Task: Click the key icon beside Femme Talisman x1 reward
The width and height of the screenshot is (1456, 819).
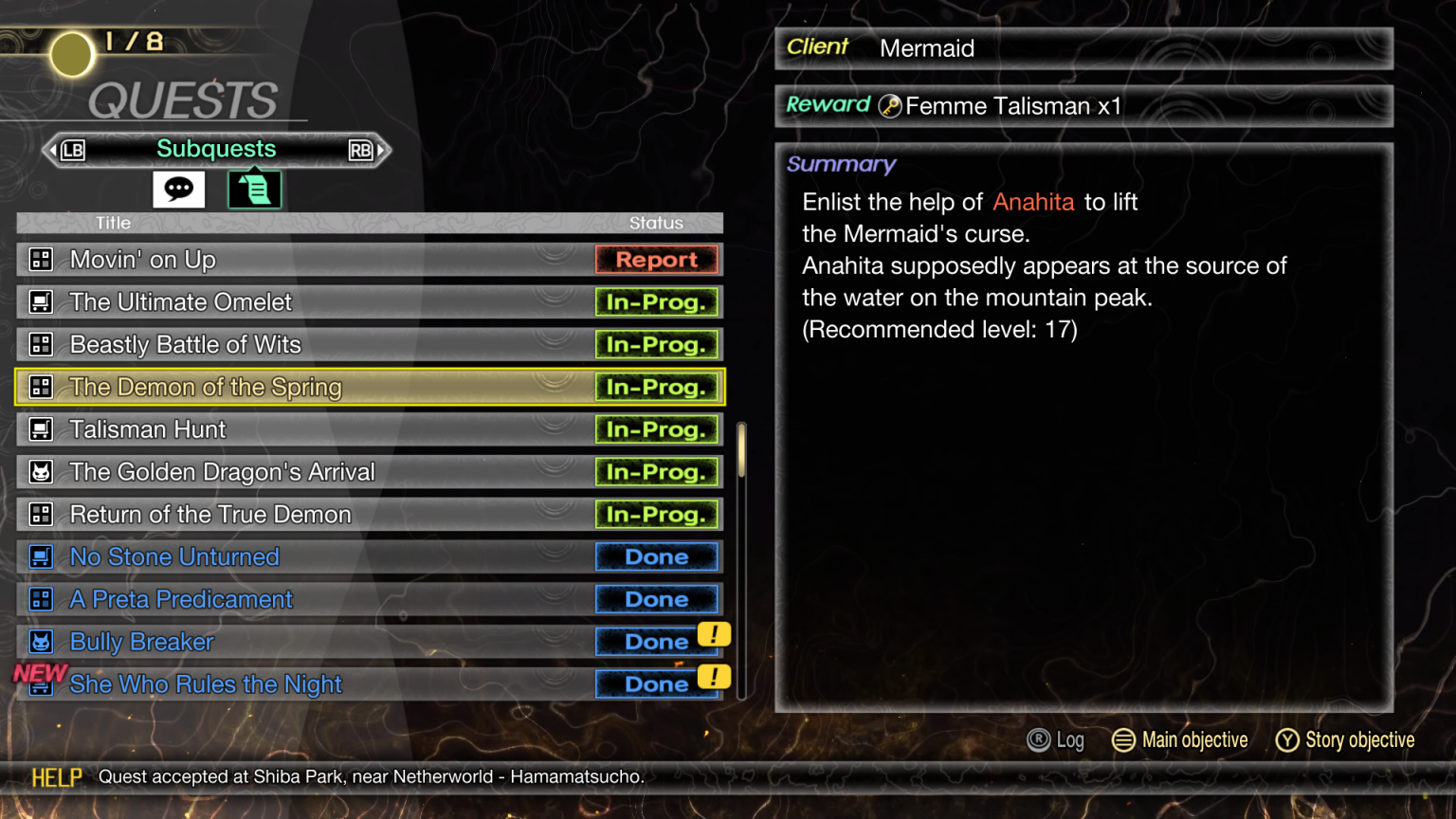Action: (x=889, y=106)
